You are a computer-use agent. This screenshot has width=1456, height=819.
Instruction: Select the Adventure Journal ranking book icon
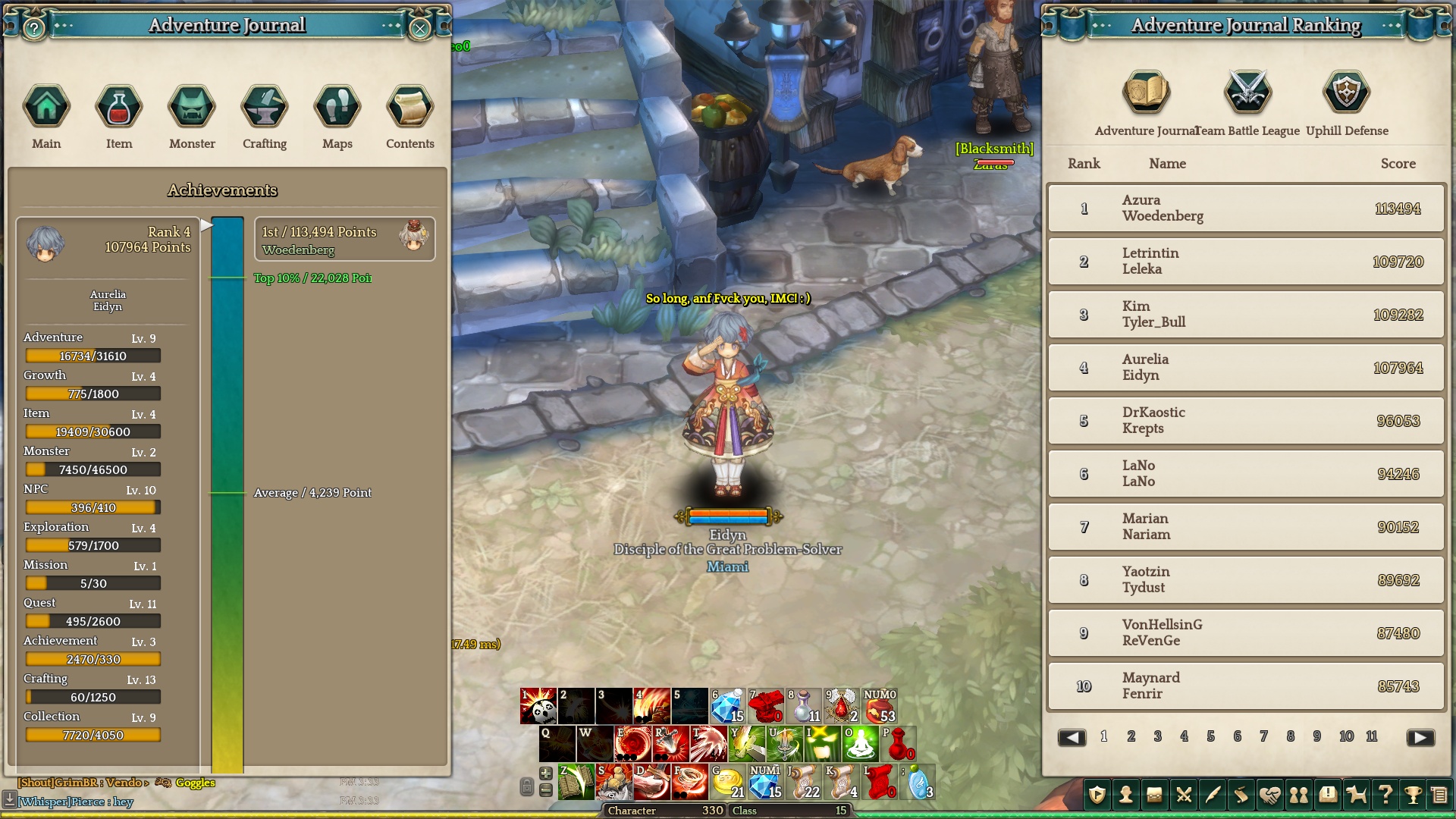point(1147,93)
